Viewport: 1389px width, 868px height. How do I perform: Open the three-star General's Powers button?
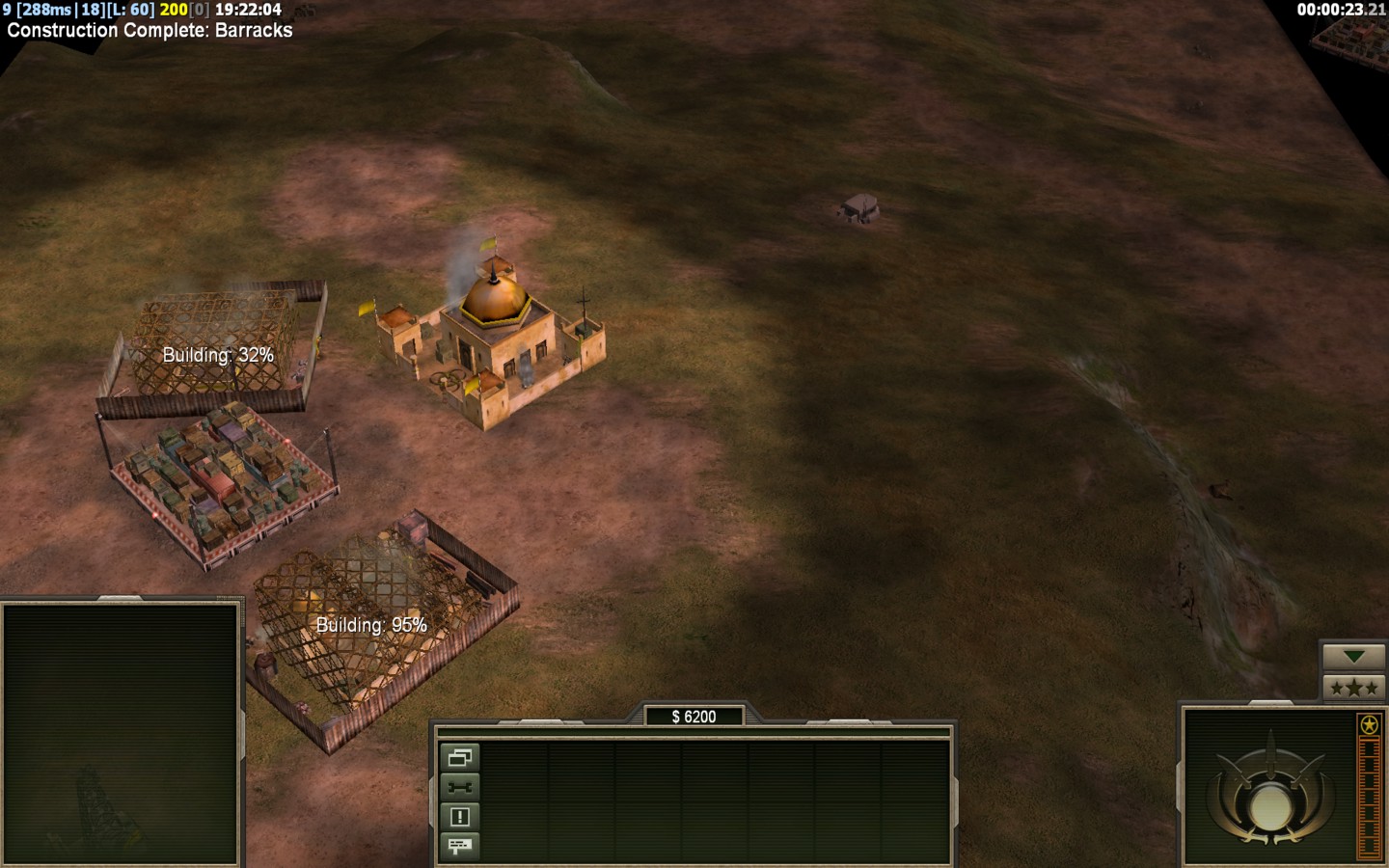point(1353,688)
